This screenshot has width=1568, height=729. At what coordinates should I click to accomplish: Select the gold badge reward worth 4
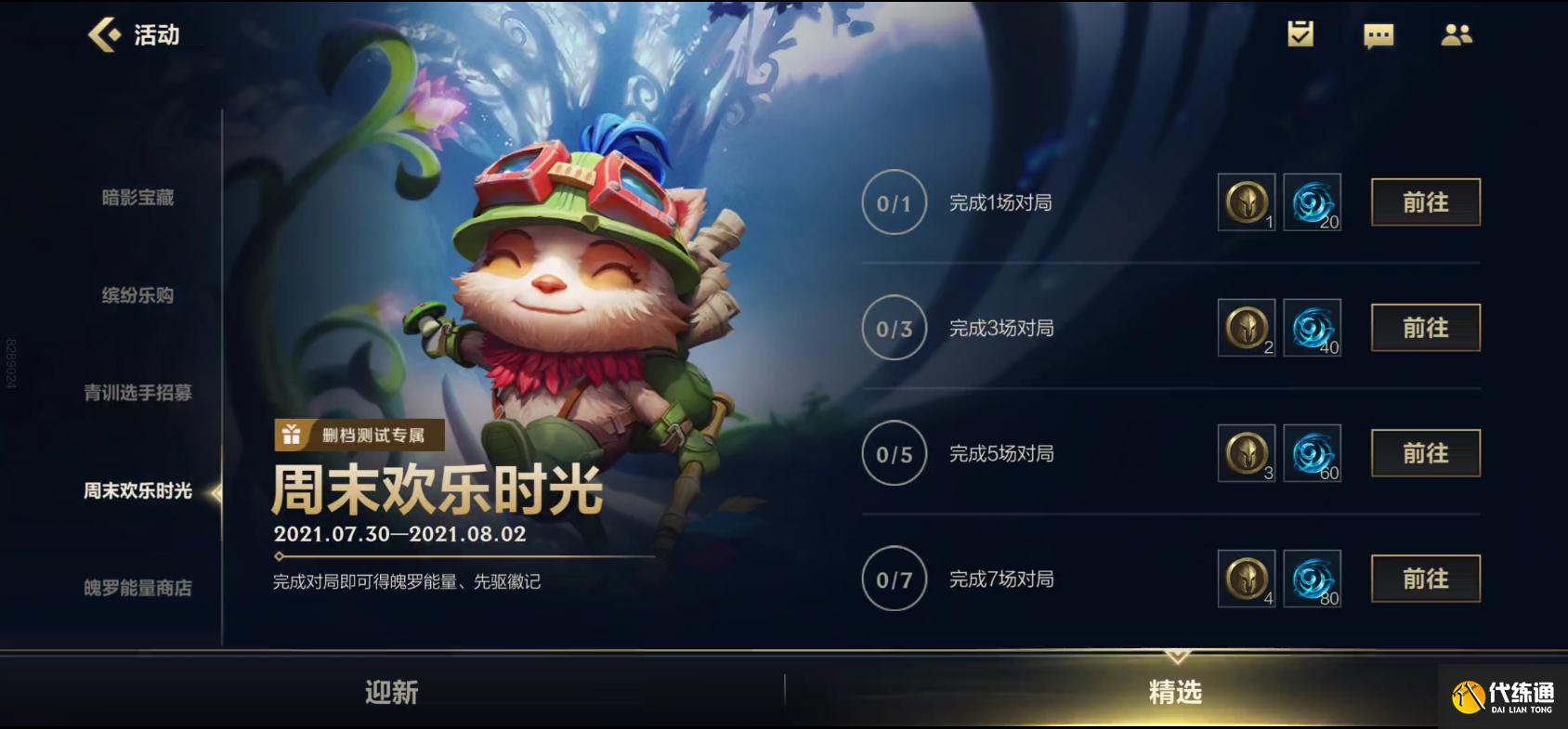(1245, 579)
